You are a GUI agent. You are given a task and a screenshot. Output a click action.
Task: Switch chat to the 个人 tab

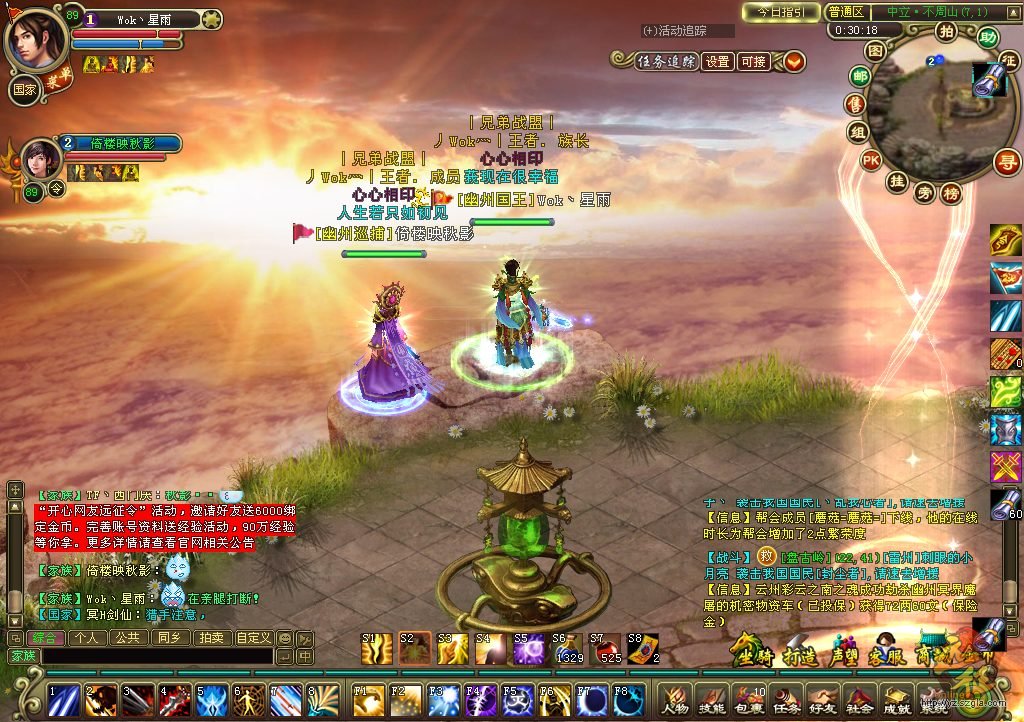[x=86, y=637]
